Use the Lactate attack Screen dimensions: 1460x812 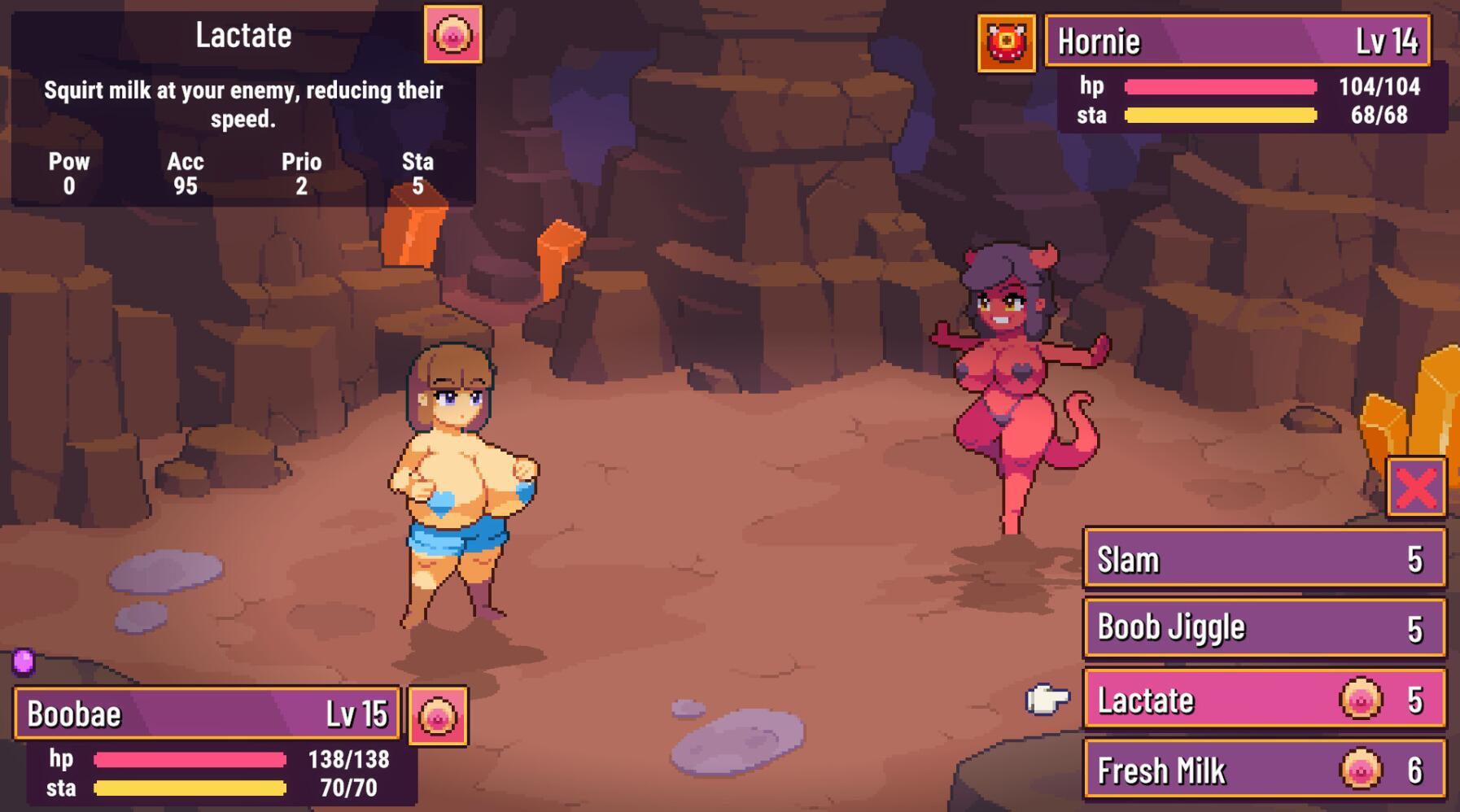[x=1221, y=700]
